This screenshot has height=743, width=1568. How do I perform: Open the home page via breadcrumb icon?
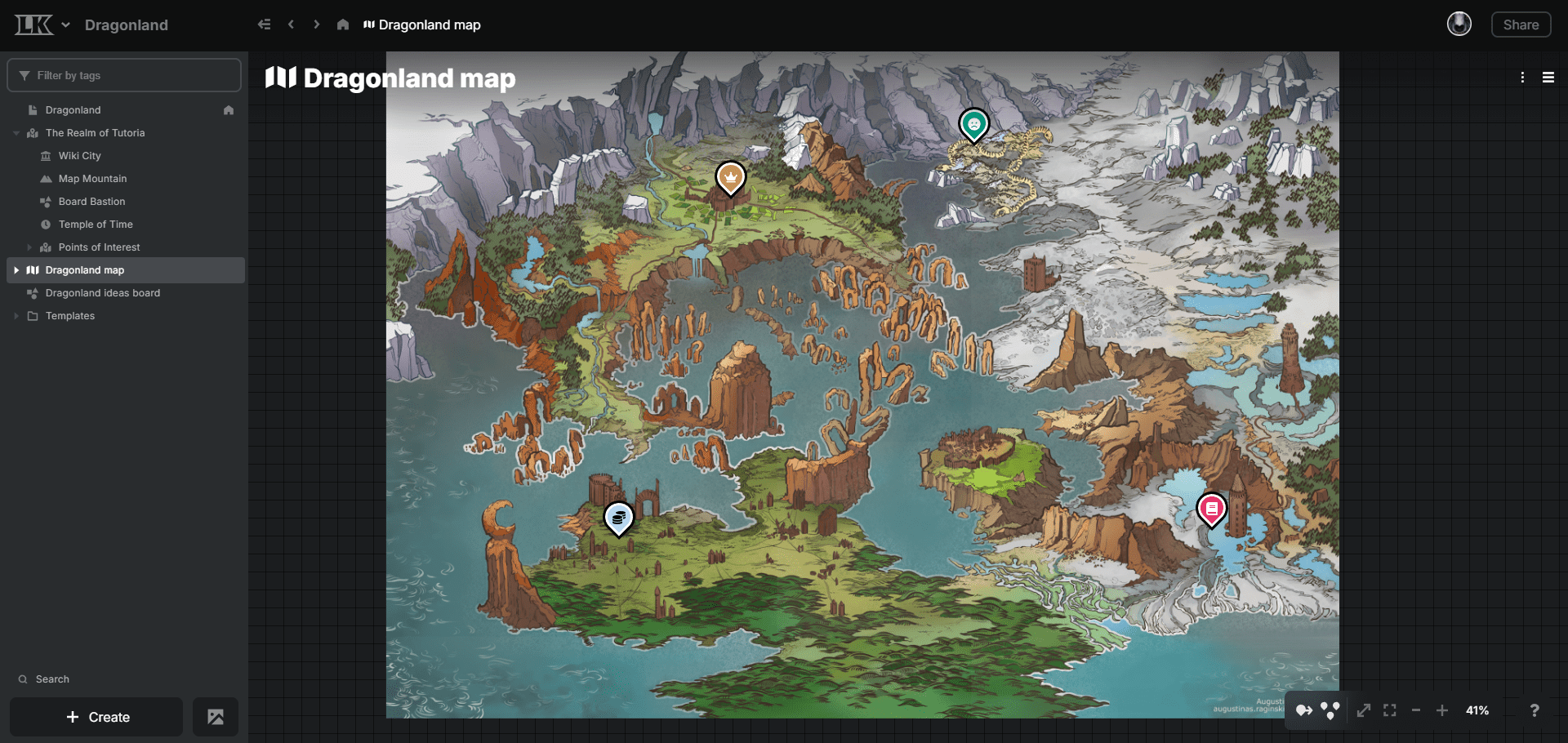[343, 24]
